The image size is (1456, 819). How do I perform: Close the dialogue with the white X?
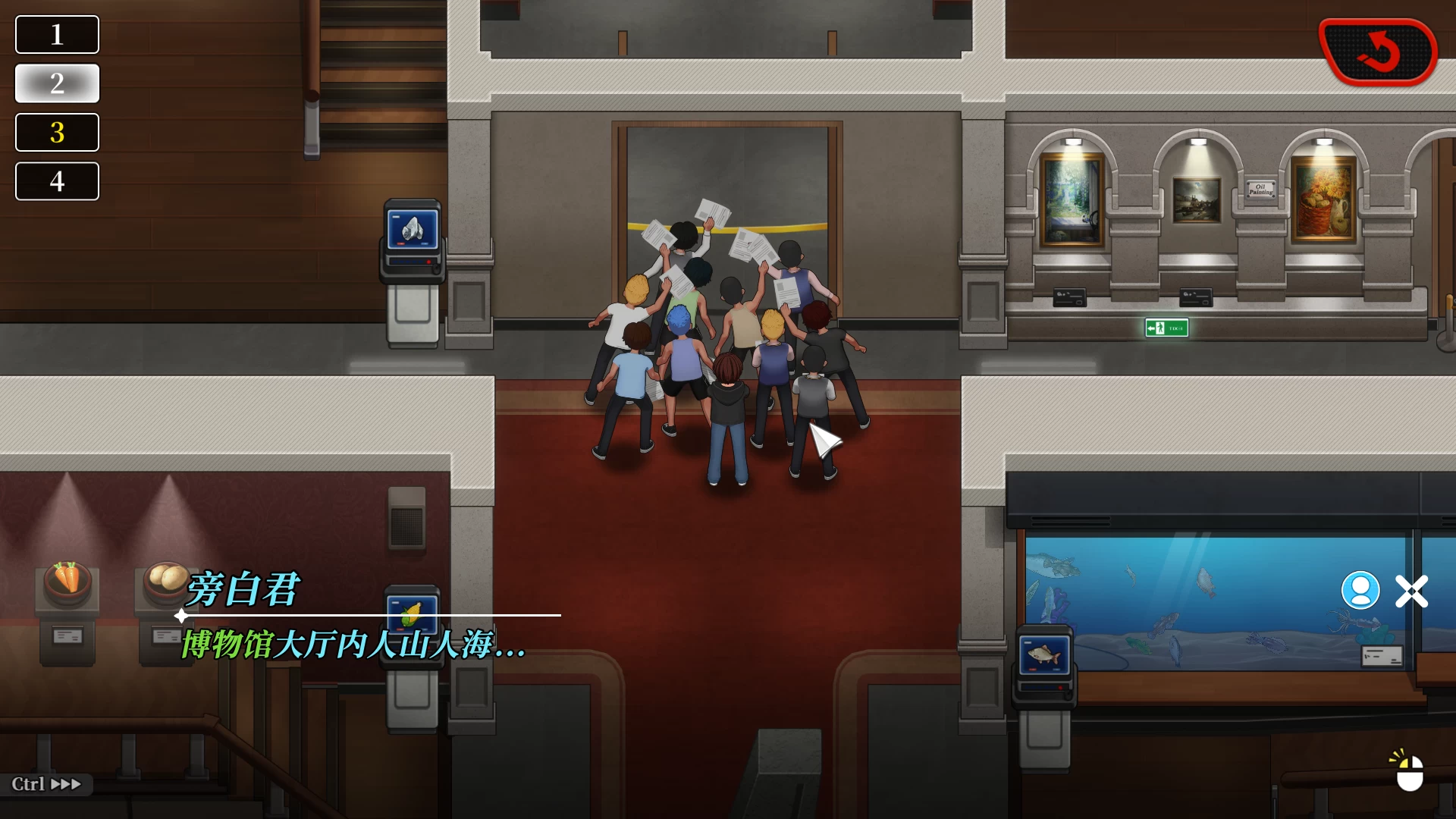(x=1411, y=591)
